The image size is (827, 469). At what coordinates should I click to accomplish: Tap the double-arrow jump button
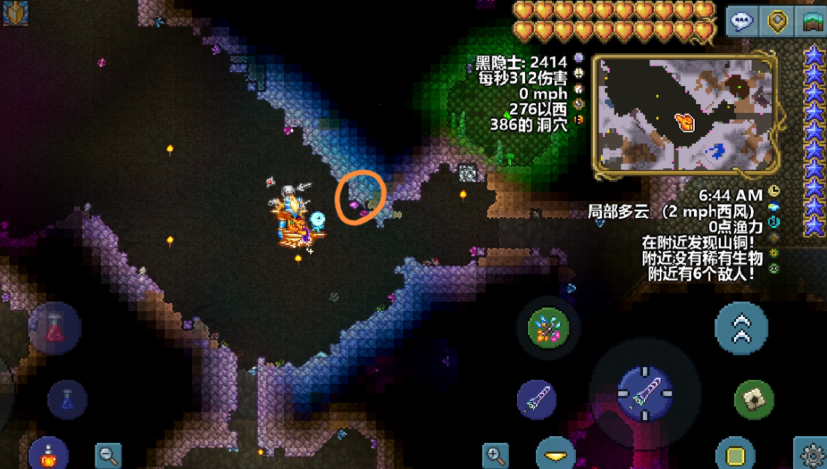point(742,328)
